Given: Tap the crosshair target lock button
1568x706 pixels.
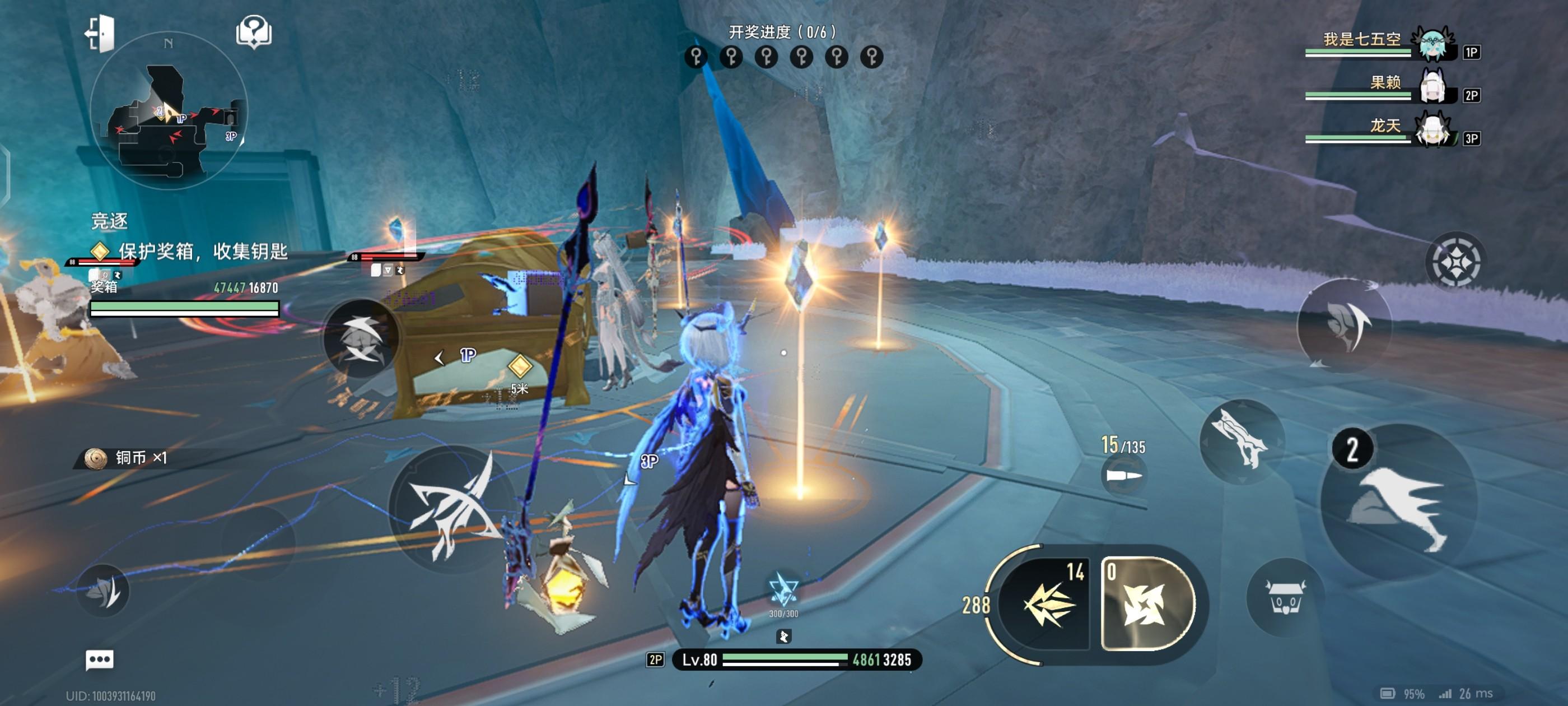Looking at the screenshot, I should [x=1455, y=262].
